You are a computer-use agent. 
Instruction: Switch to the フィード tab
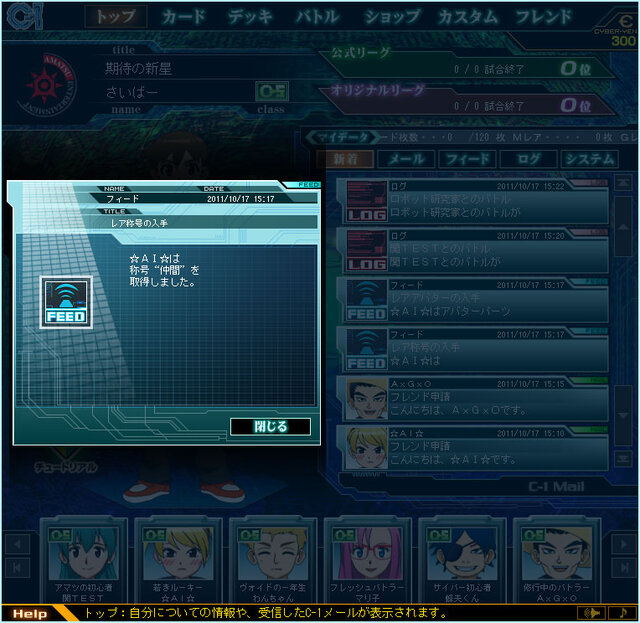pyautogui.click(x=467, y=159)
